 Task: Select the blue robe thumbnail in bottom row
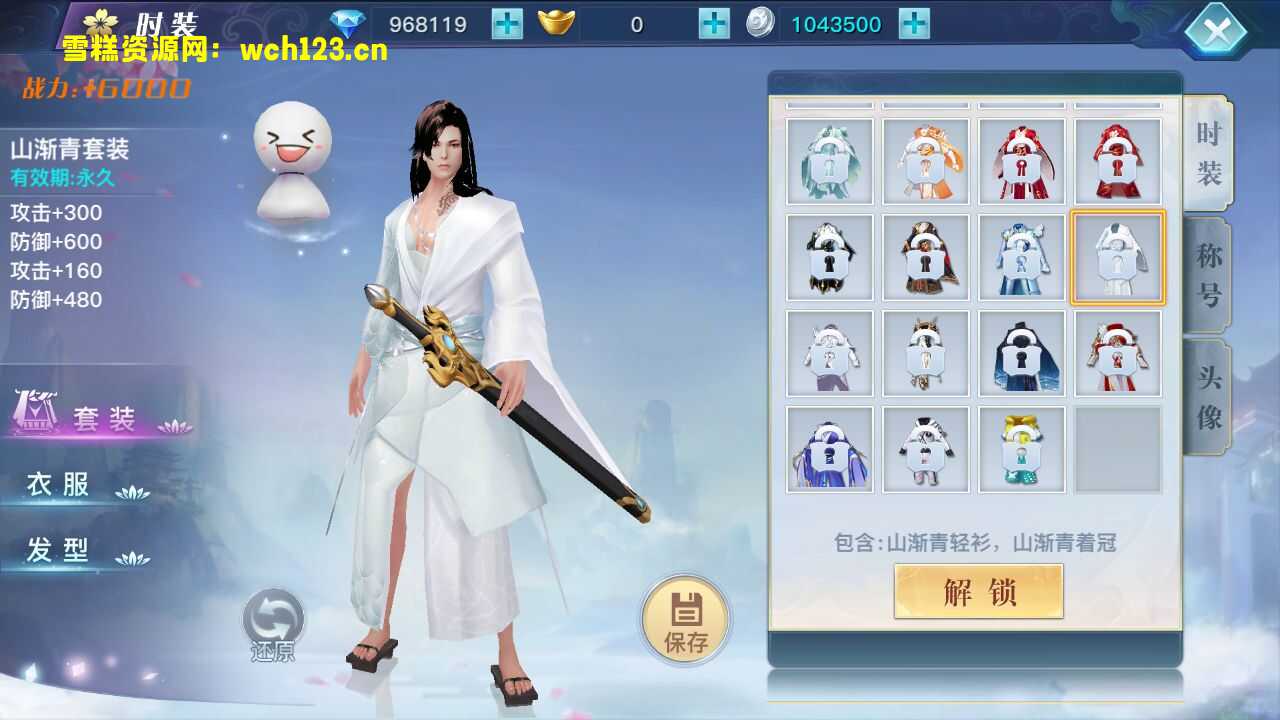830,449
